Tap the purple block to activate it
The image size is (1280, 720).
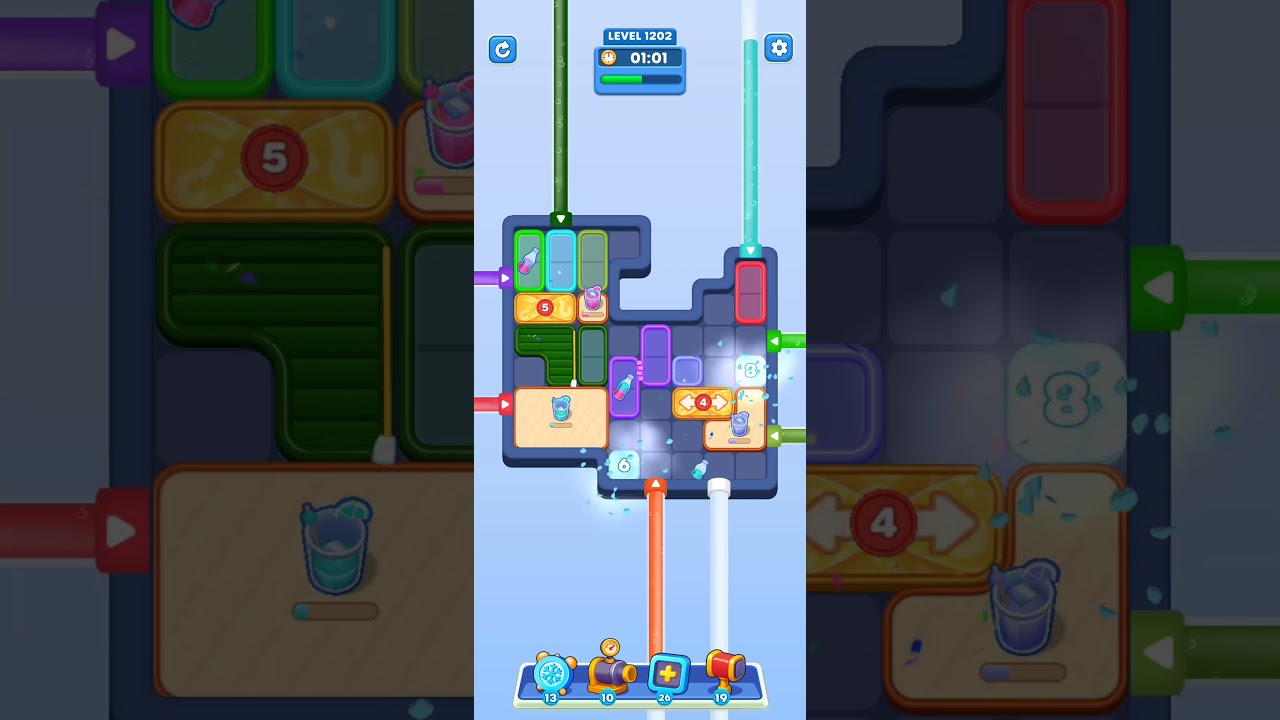[x=654, y=355]
